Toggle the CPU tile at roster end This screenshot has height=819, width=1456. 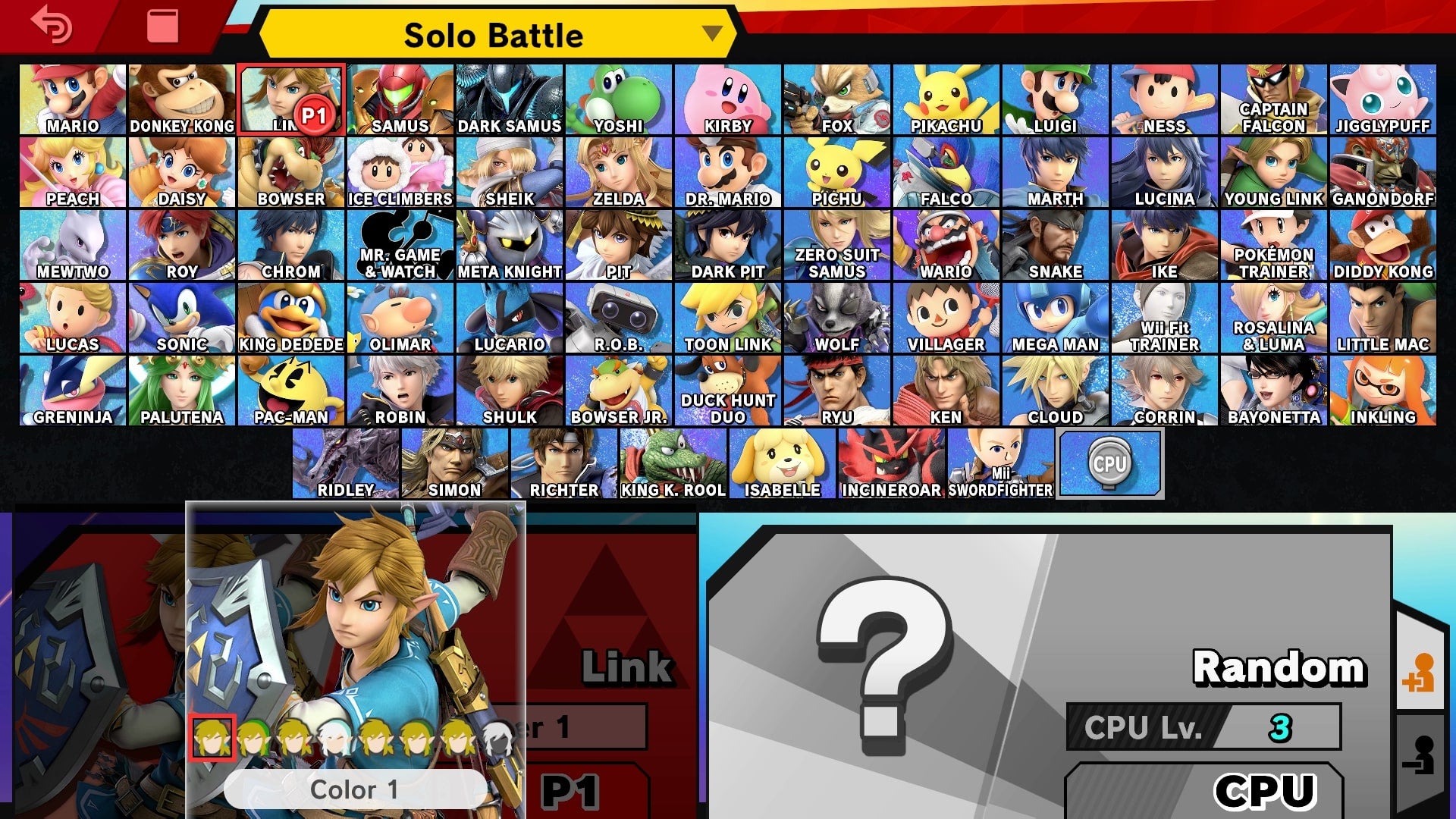click(1110, 463)
